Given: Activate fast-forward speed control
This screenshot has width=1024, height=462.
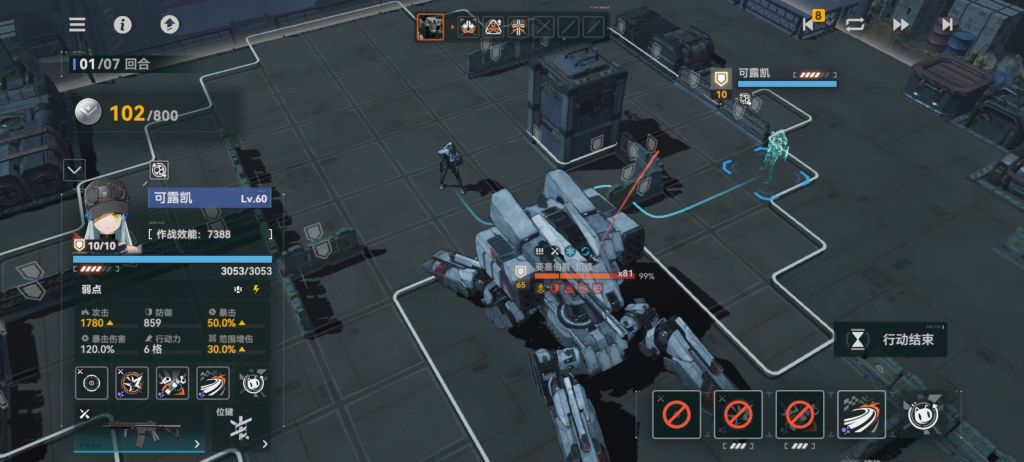Looking at the screenshot, I should click(901, 25).
